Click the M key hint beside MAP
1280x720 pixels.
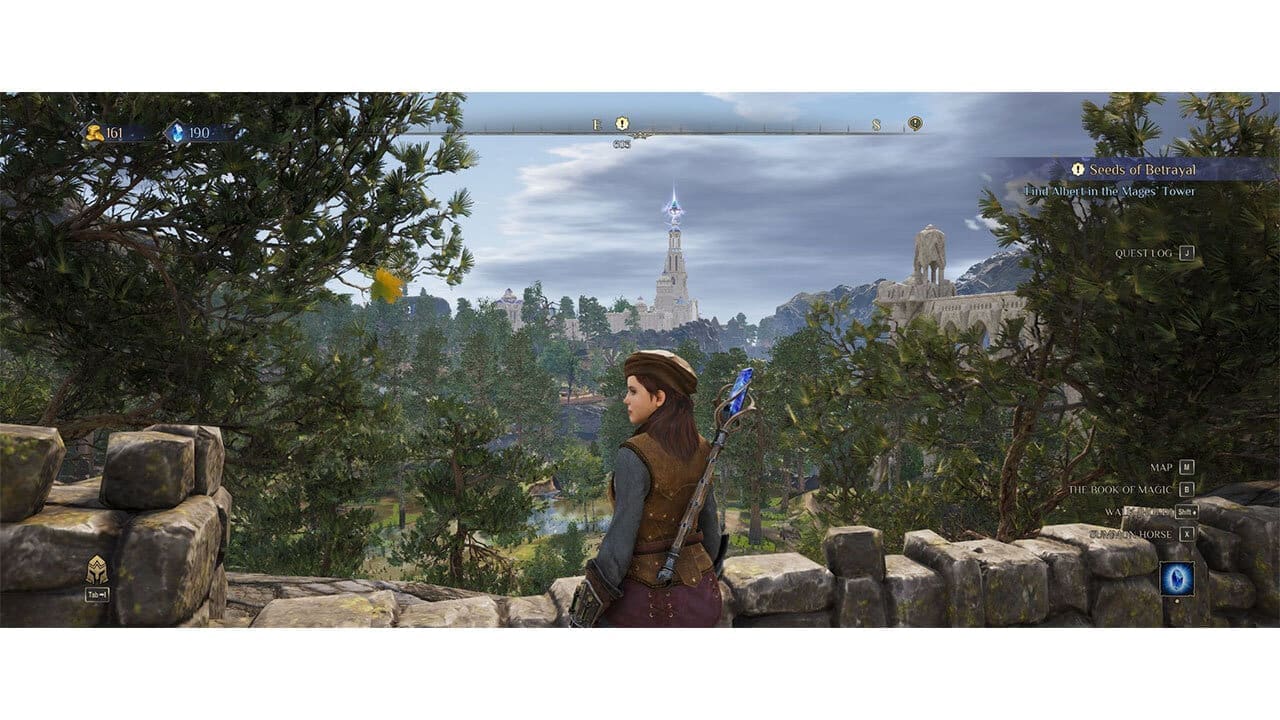click(x=1188, y=466)
